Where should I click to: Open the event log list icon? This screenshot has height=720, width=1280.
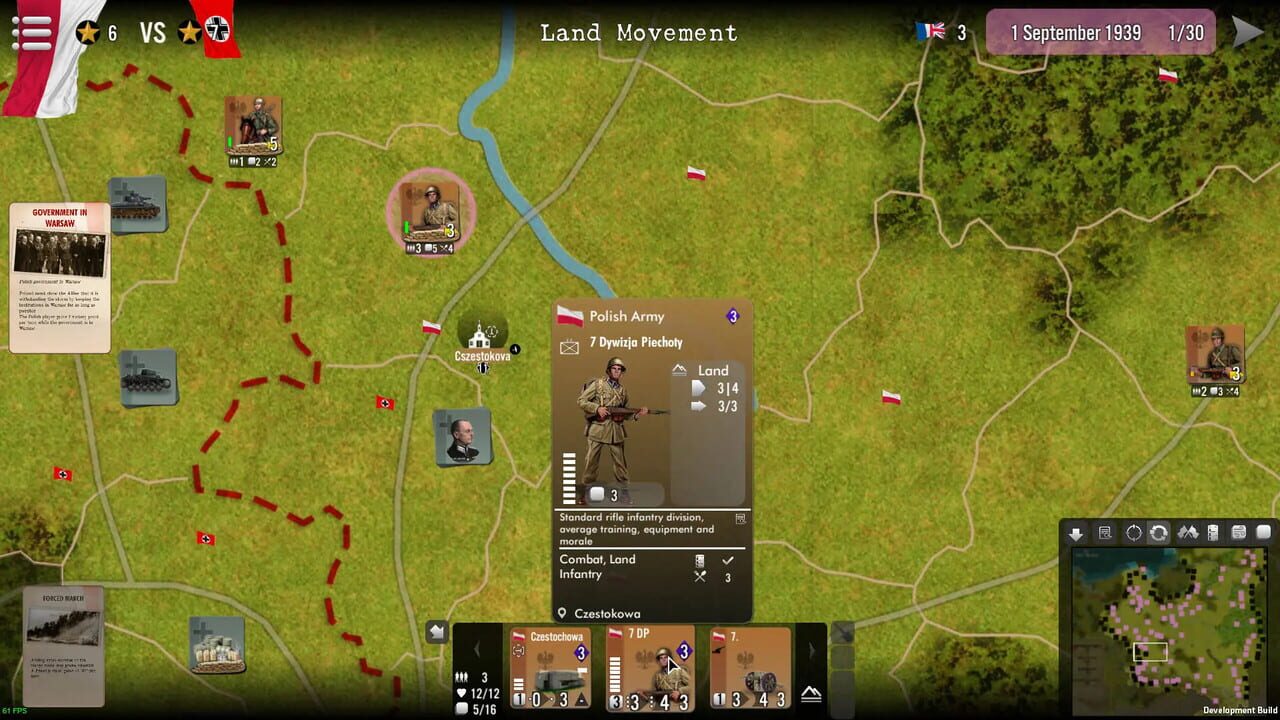click(x=1214, y=533)
